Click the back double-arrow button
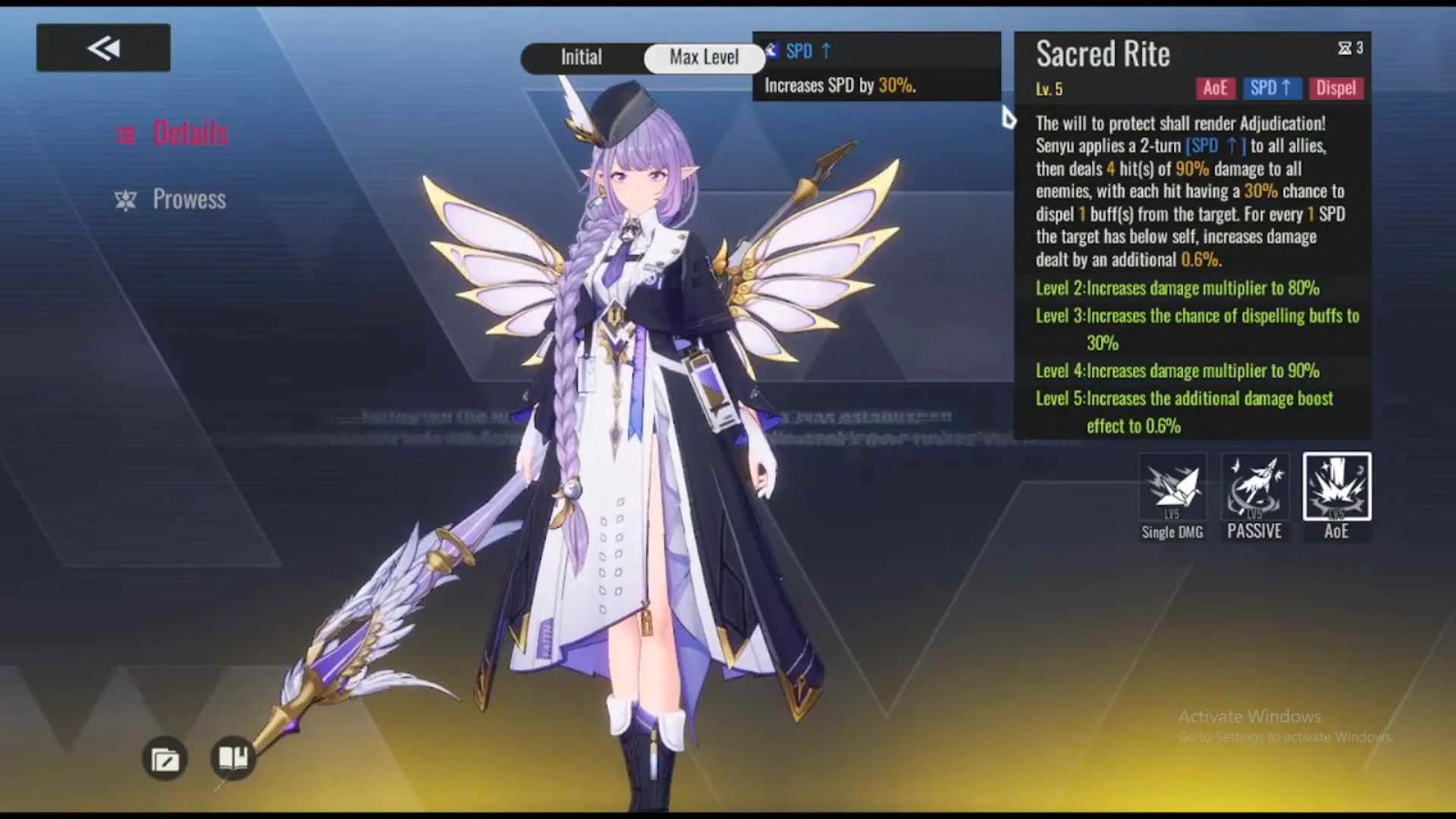The width and height of the screenshot is (1456, 819). click(102, 46)
